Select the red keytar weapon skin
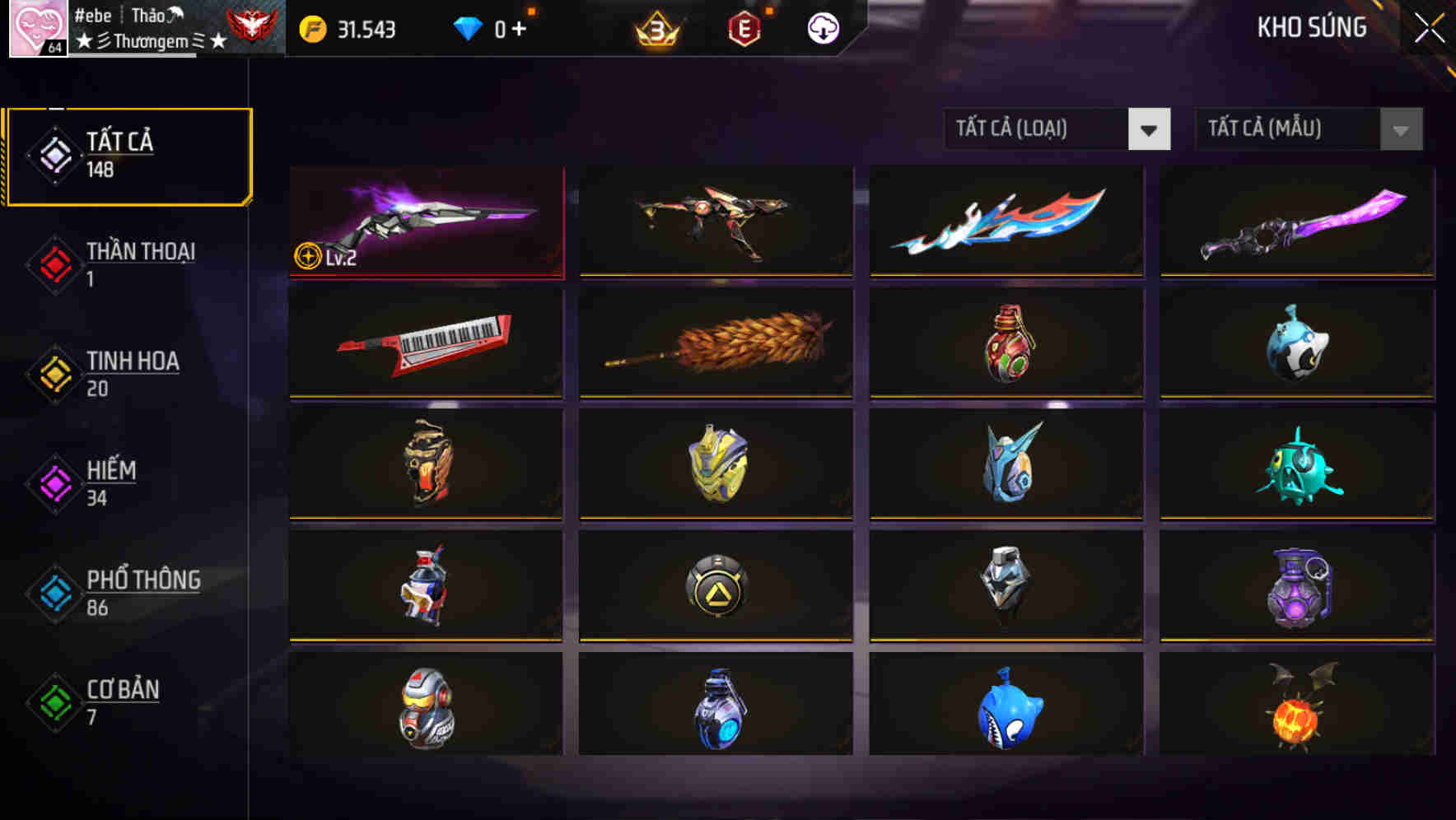 click(x=425, y=342)
